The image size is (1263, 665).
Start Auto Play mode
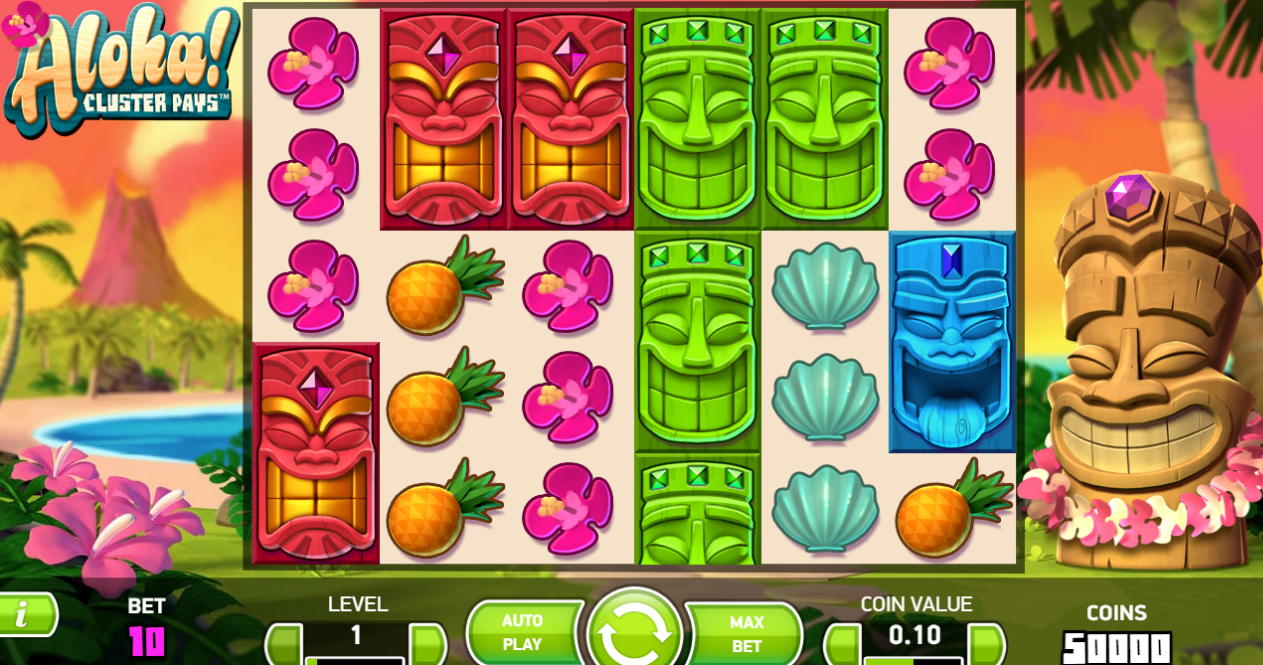pos(522,633)
